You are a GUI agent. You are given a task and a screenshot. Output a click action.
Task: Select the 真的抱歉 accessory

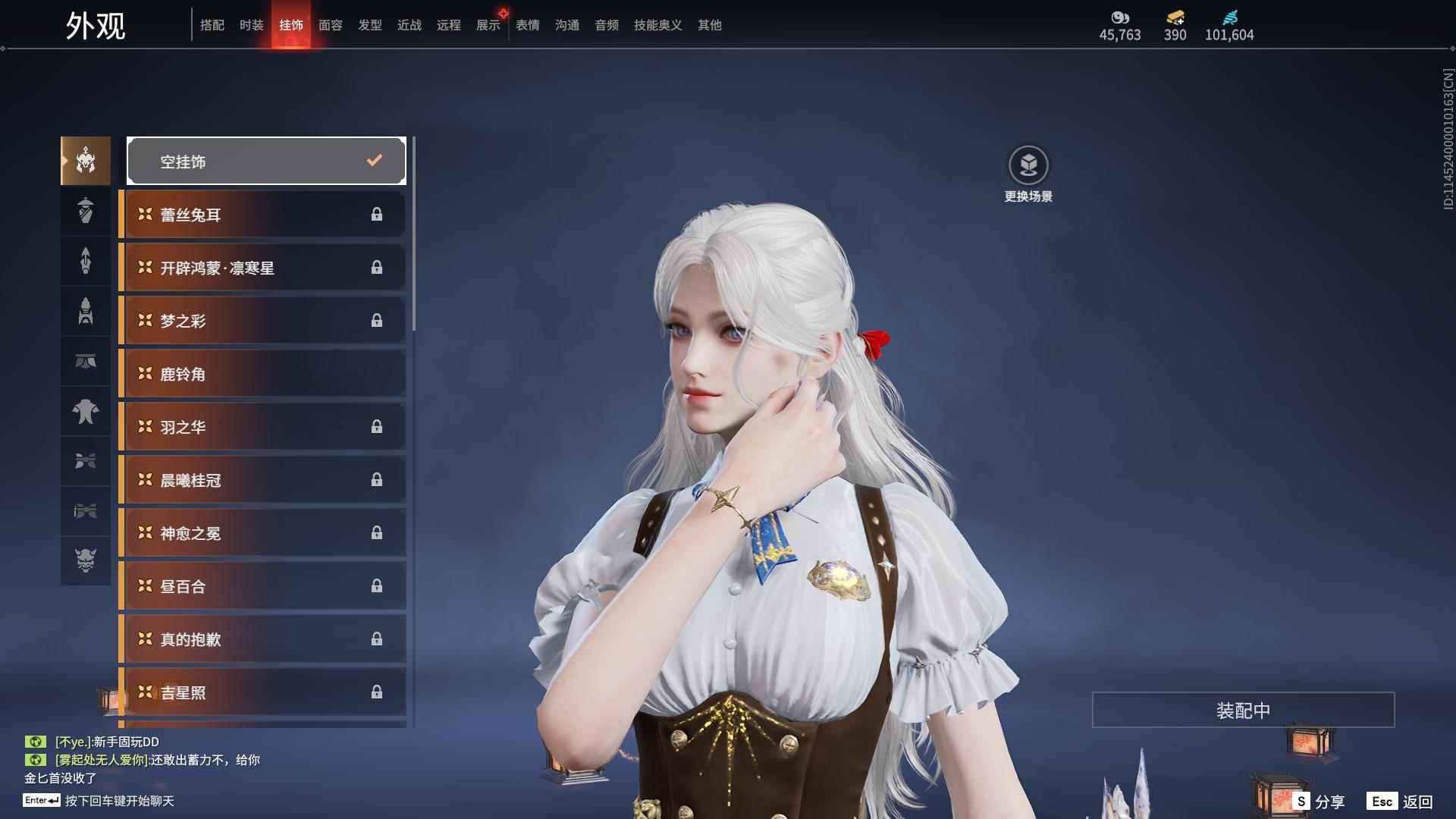click(264, 639)
